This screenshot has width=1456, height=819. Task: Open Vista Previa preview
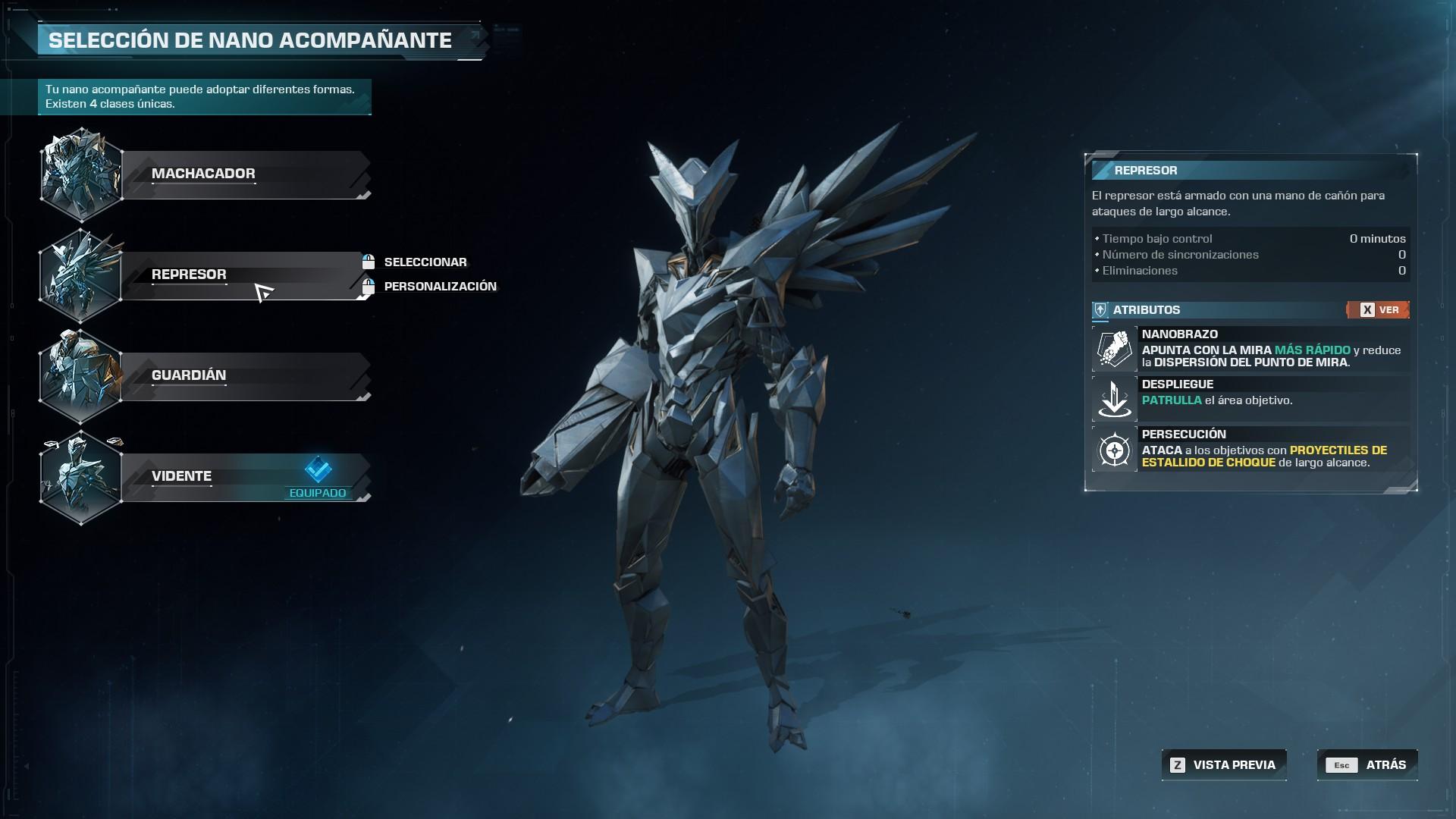tap(1224, 765)
